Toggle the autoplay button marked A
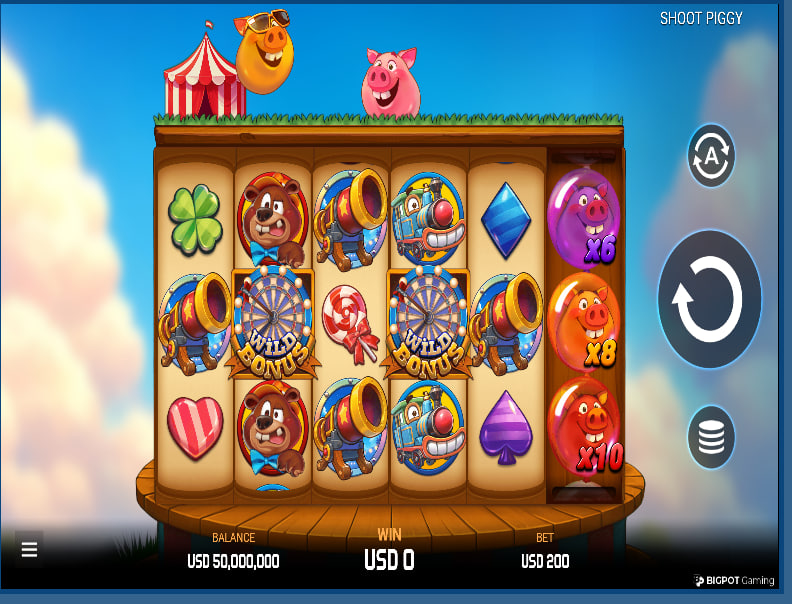The image size is (792, 604). pyautogui.click(x=711, y=155)
